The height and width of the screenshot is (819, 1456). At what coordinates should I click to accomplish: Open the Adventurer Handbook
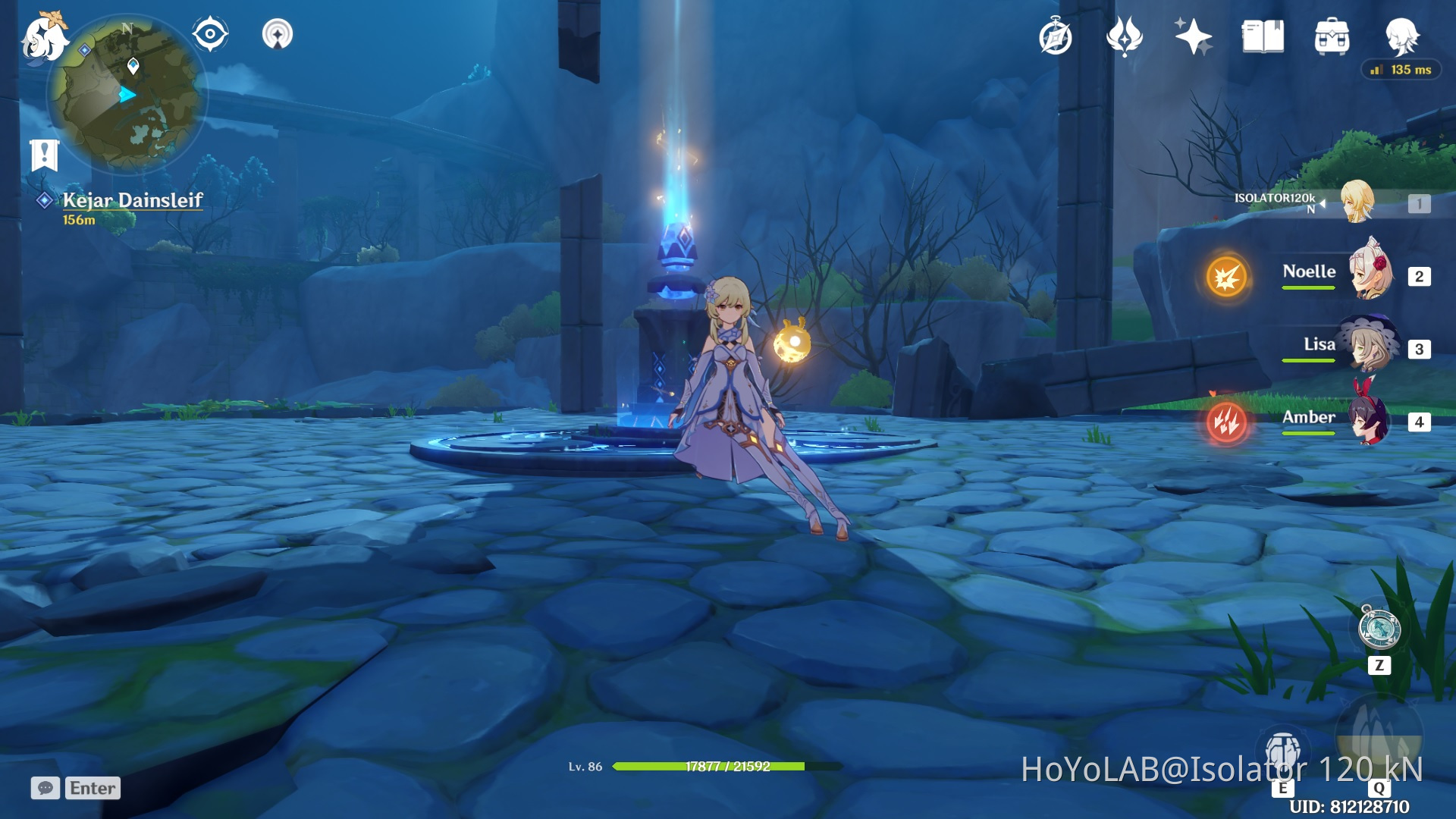1056,34
